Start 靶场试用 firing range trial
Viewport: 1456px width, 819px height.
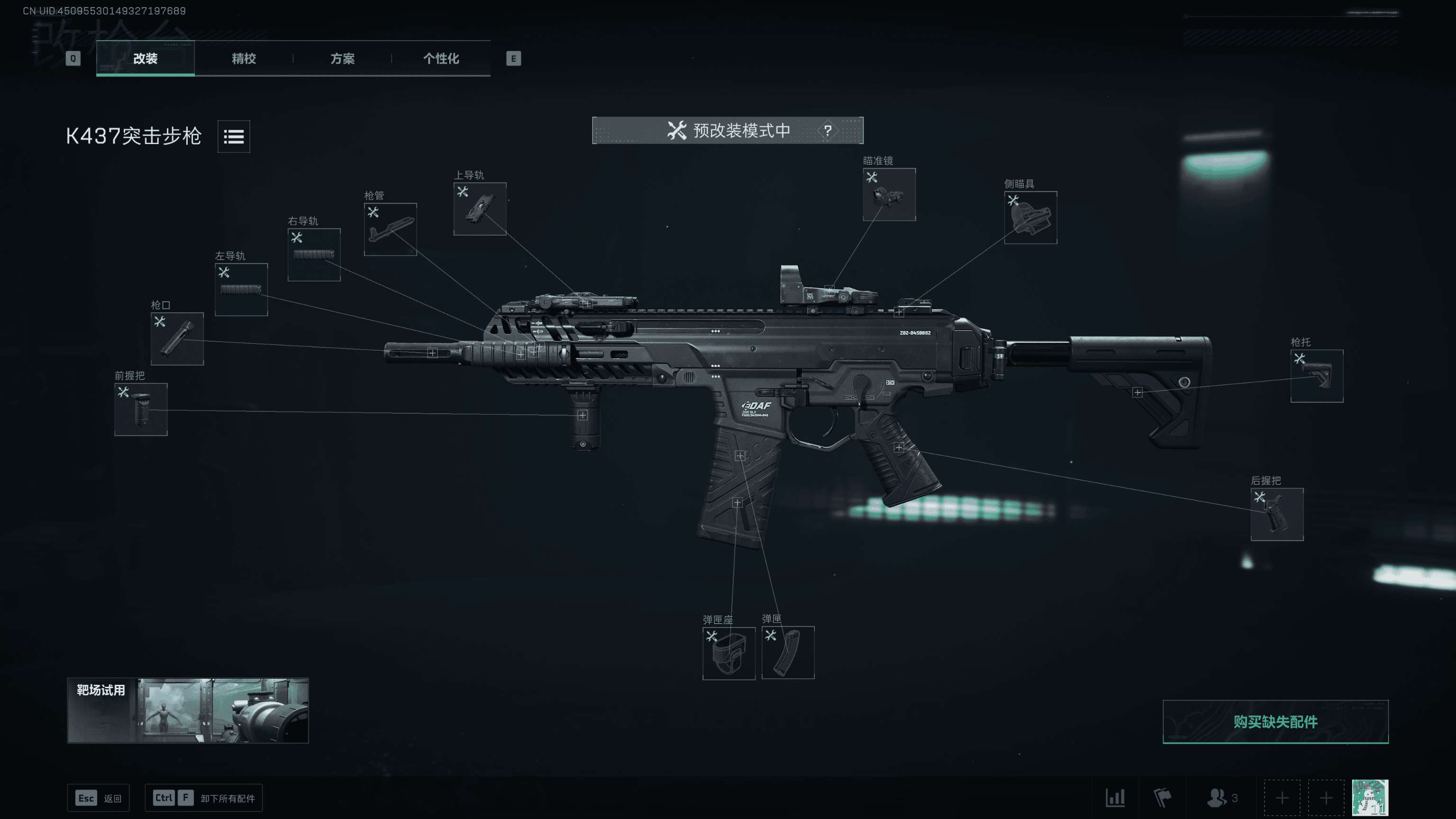(188, 710)
